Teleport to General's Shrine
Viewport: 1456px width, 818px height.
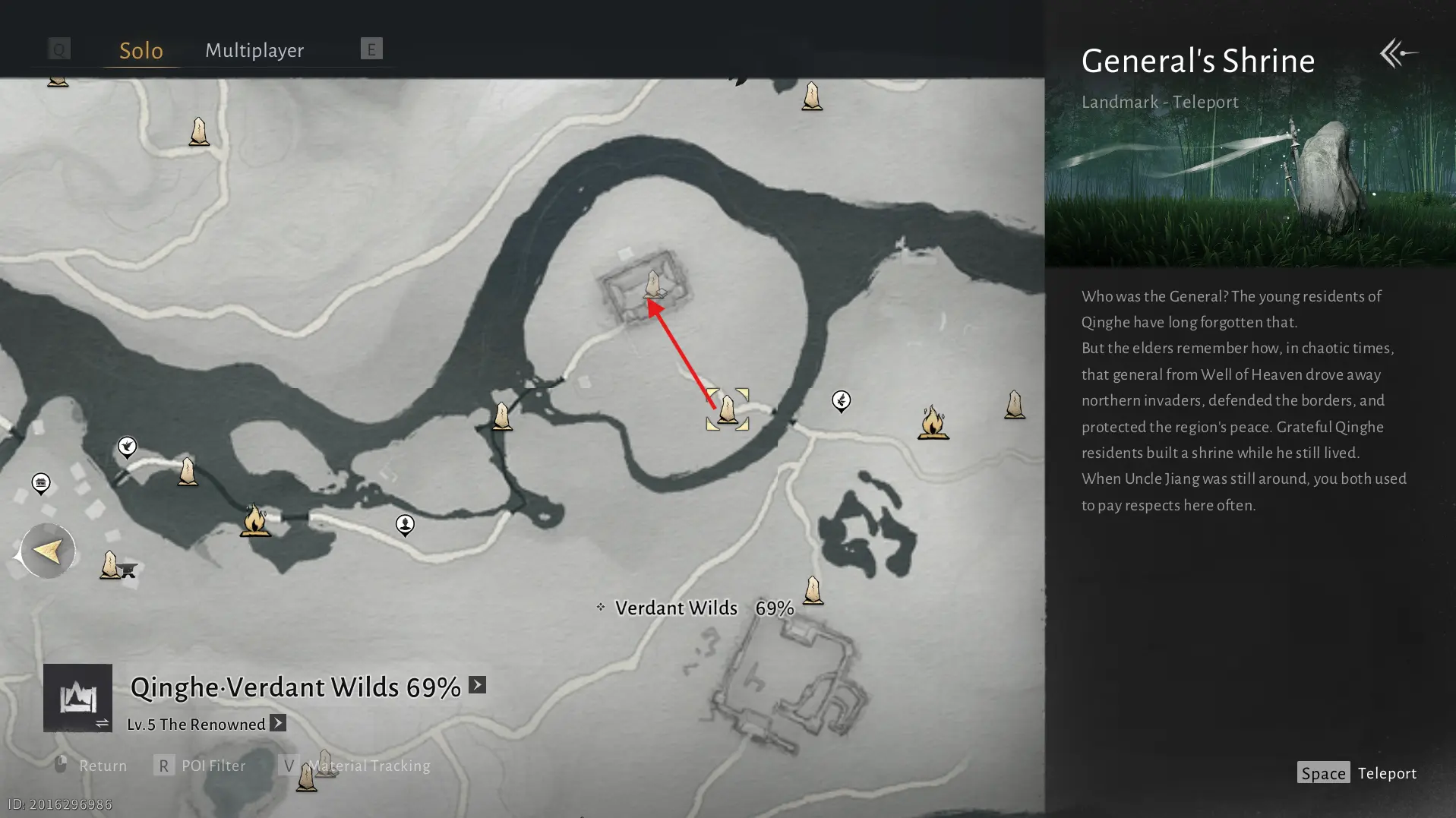coord(1357,773)
